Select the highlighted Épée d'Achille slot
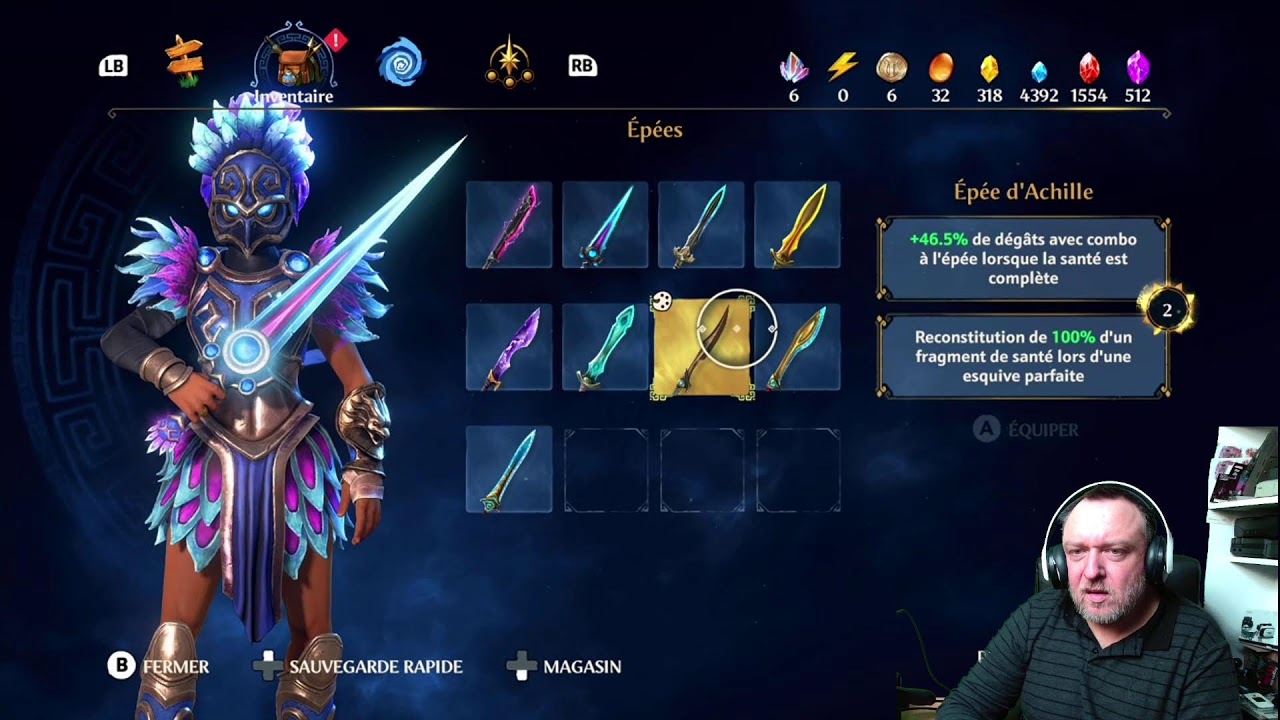Screen dimensions: 1280x720 click(701, 347)
